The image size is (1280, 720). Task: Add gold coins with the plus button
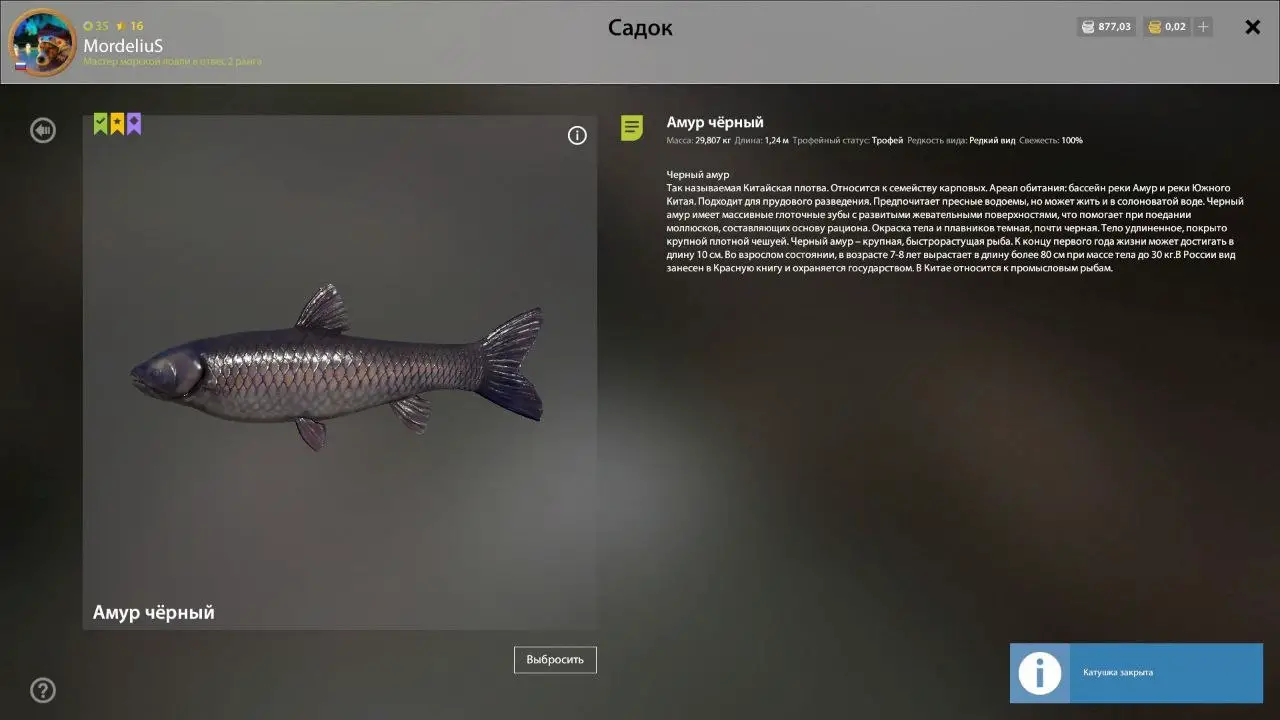point(1204,27)
